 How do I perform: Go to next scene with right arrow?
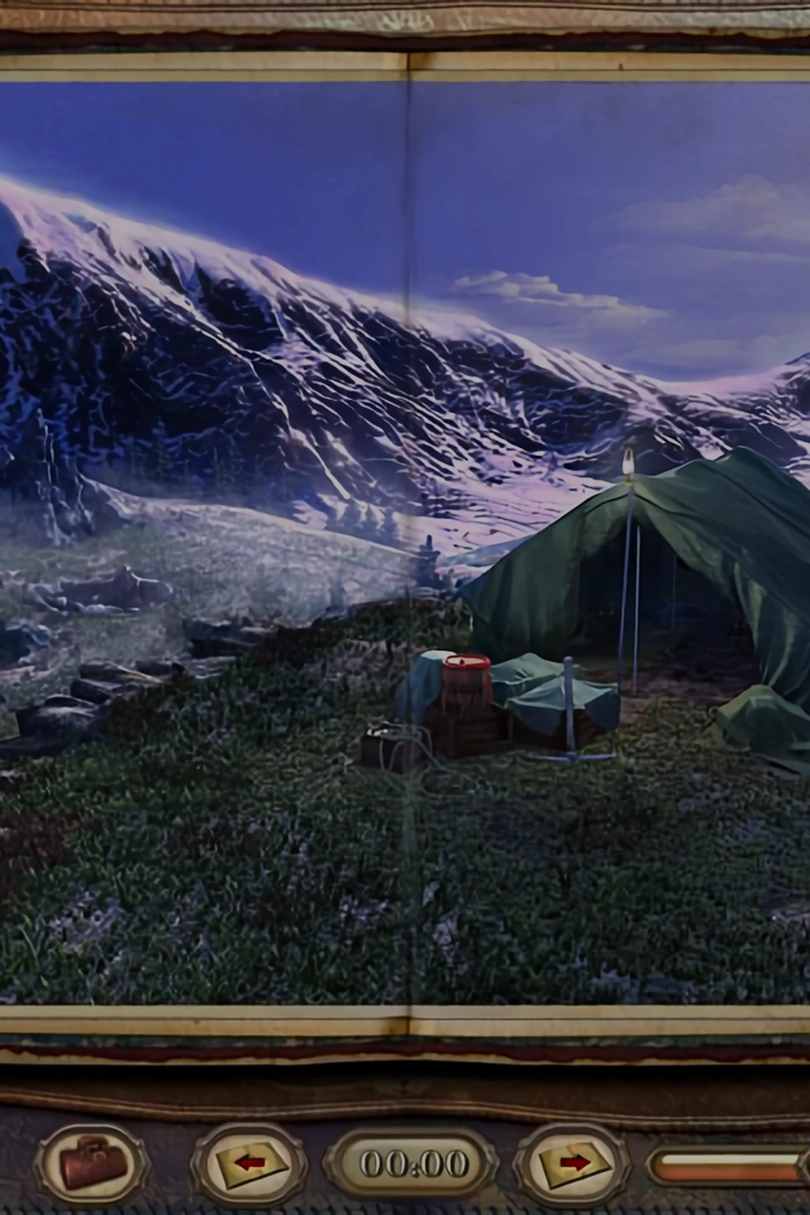pos(571,1163)
